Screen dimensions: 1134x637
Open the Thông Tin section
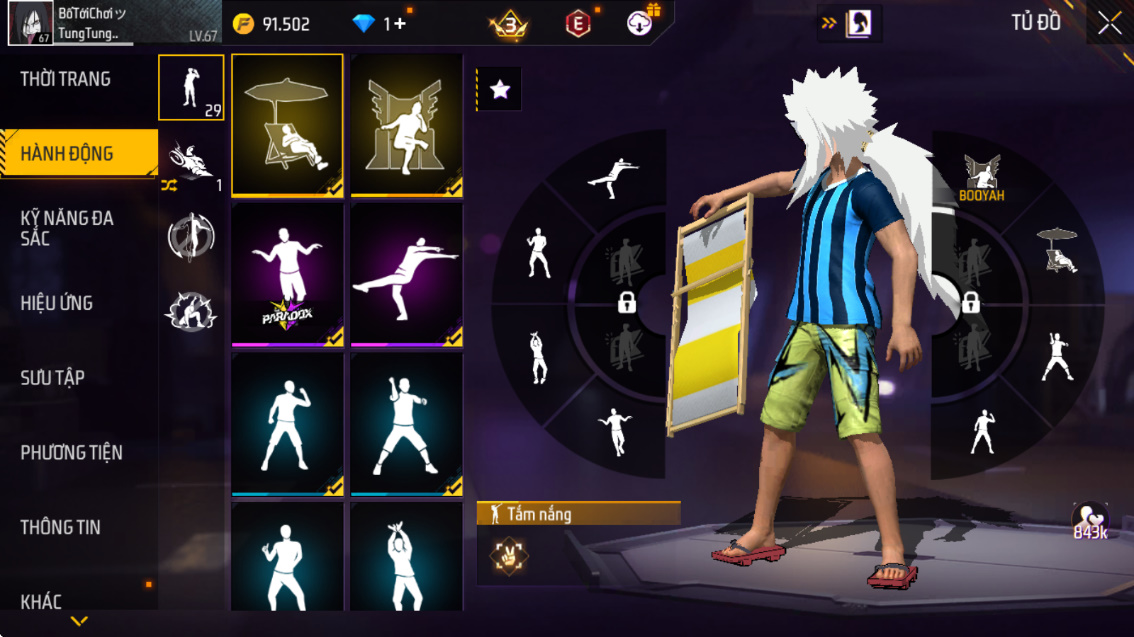[61, 527]
